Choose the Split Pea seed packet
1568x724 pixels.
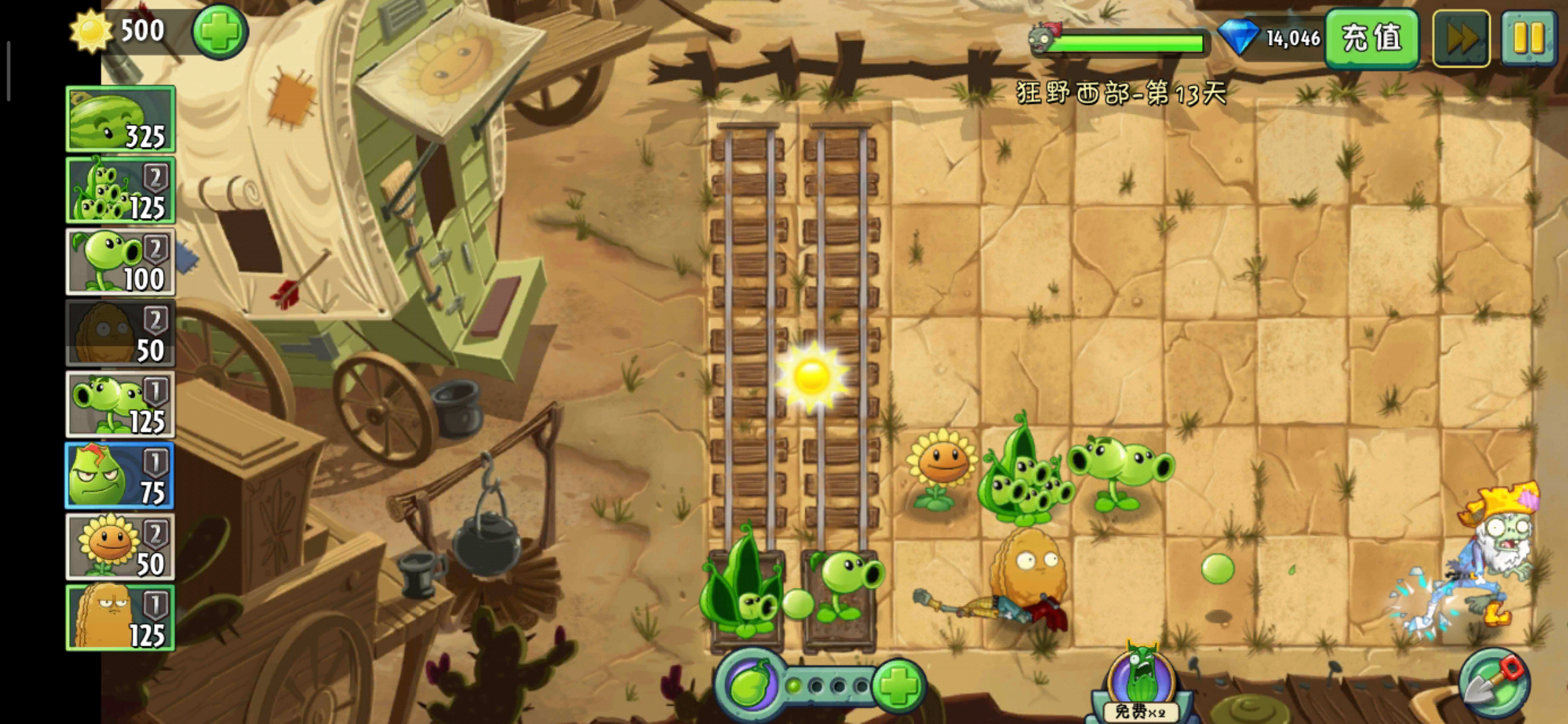point(121,405)
